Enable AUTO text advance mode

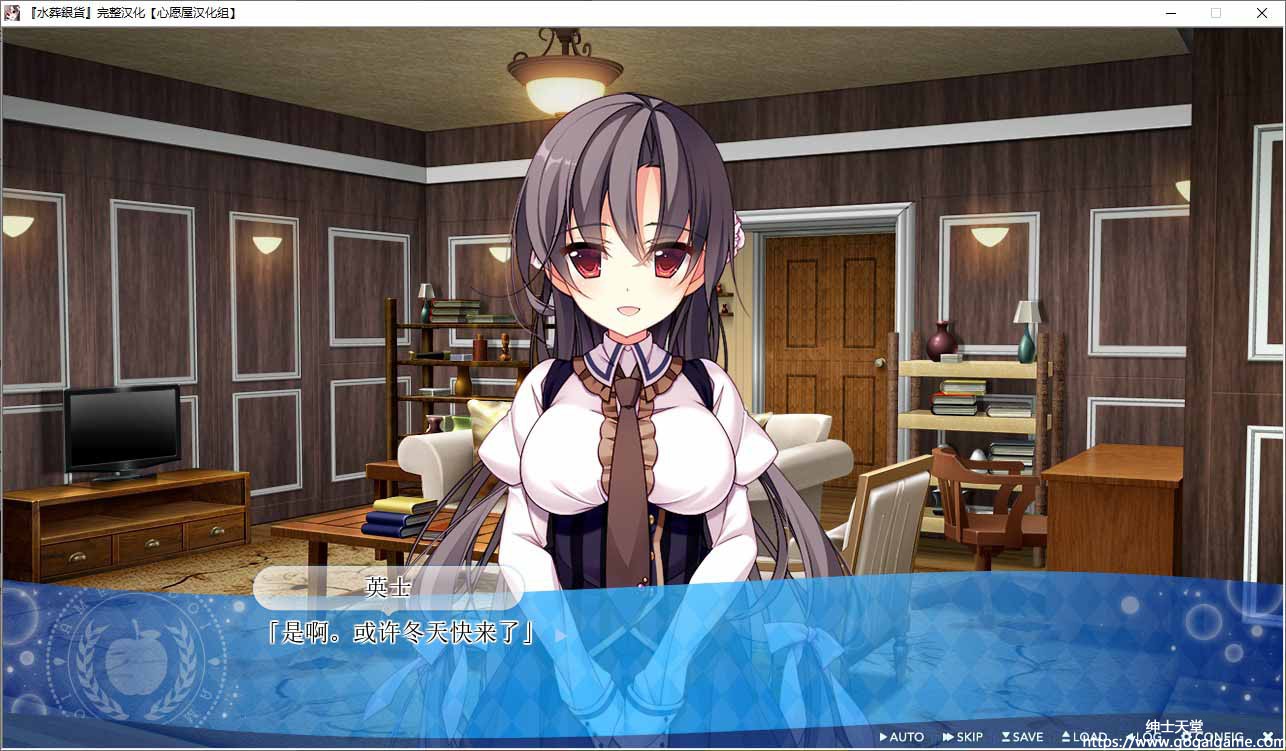(x=902, y=737)
